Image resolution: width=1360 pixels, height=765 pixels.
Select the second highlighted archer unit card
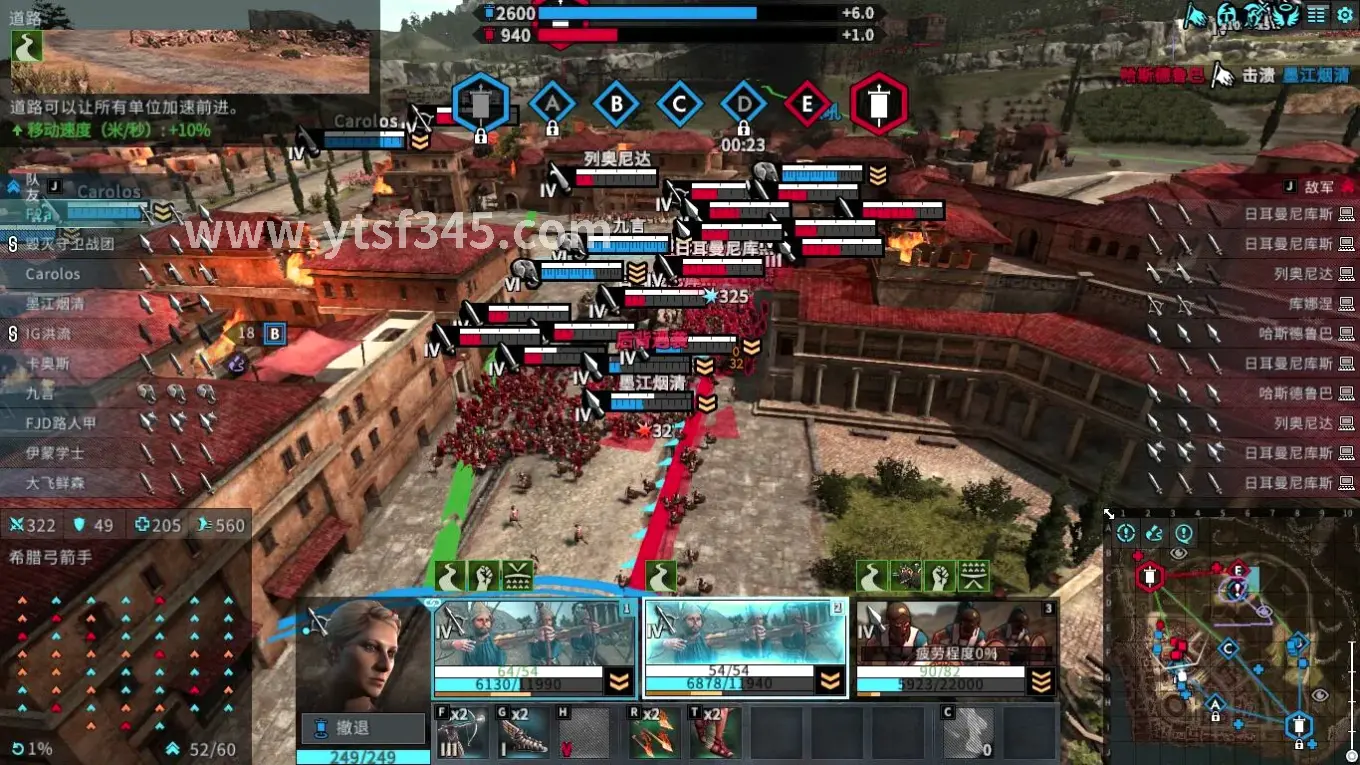[745, 648]
